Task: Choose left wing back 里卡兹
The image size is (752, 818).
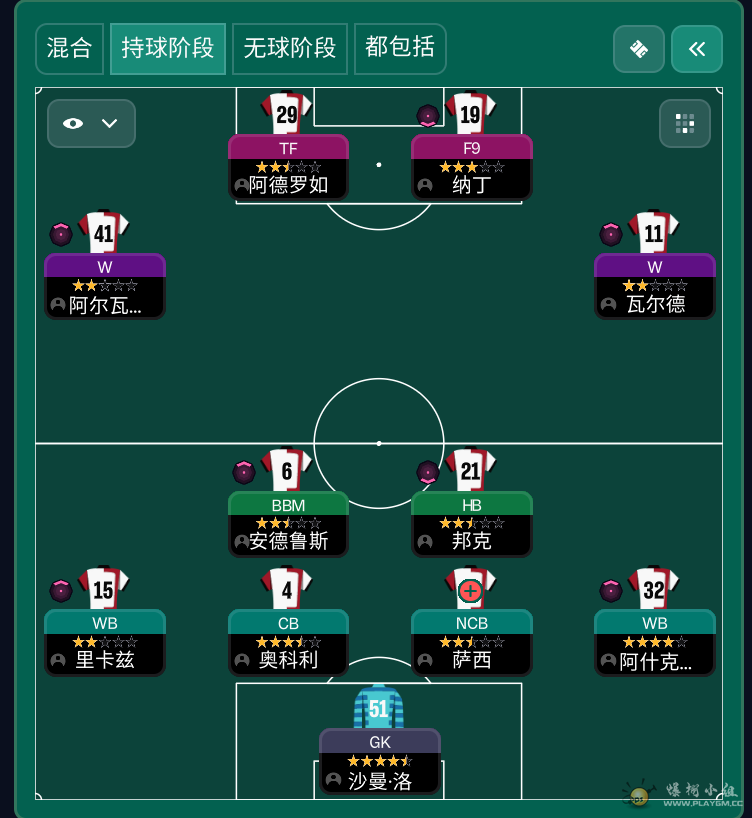Action: (x=104, y=641)
